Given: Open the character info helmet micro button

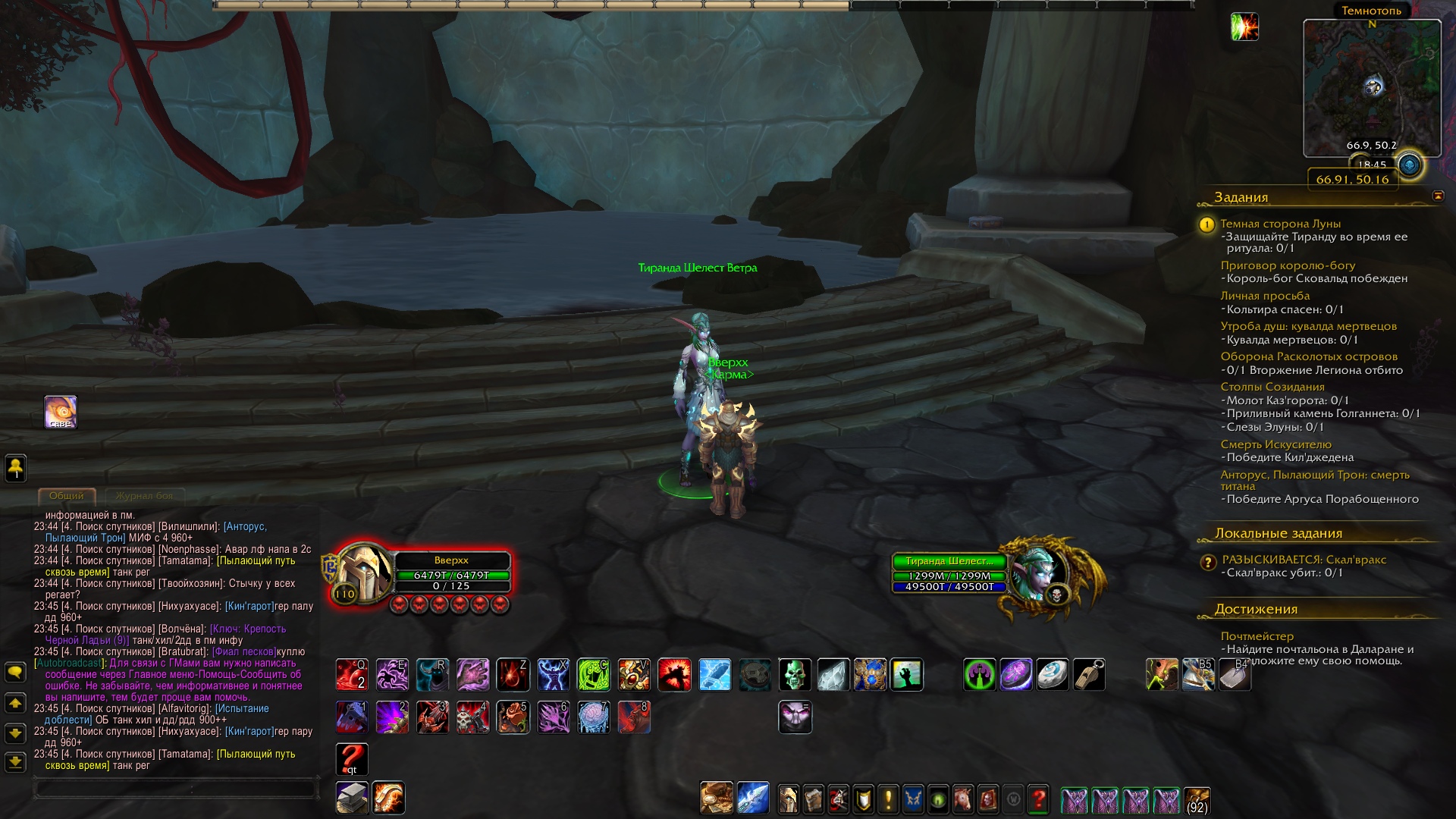Looking at the screenshot, I should coord(788,800).
